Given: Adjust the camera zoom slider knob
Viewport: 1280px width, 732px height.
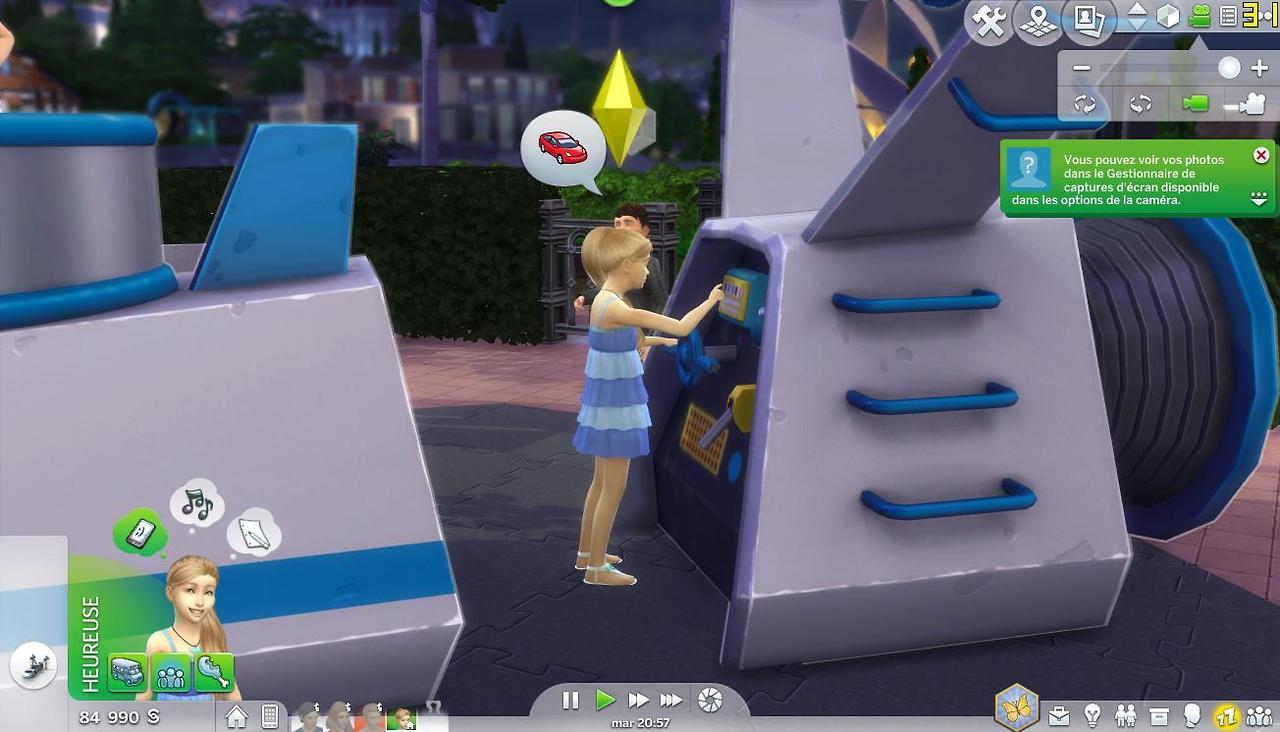Looking at the screenshot, I should click(1229, 68).
